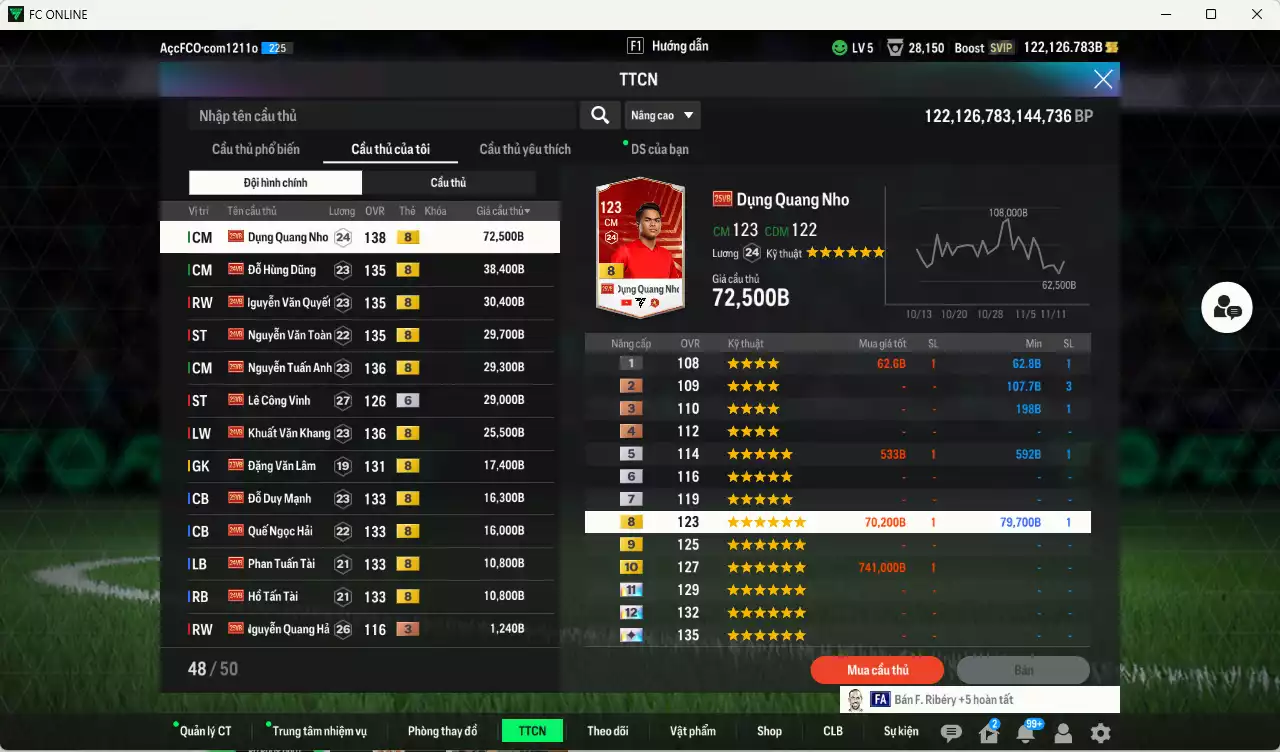The height and width of the screenshot is (752, 1280).
Task: Open the friends chat bubble on the right
Action: (x=1227, y=309)
